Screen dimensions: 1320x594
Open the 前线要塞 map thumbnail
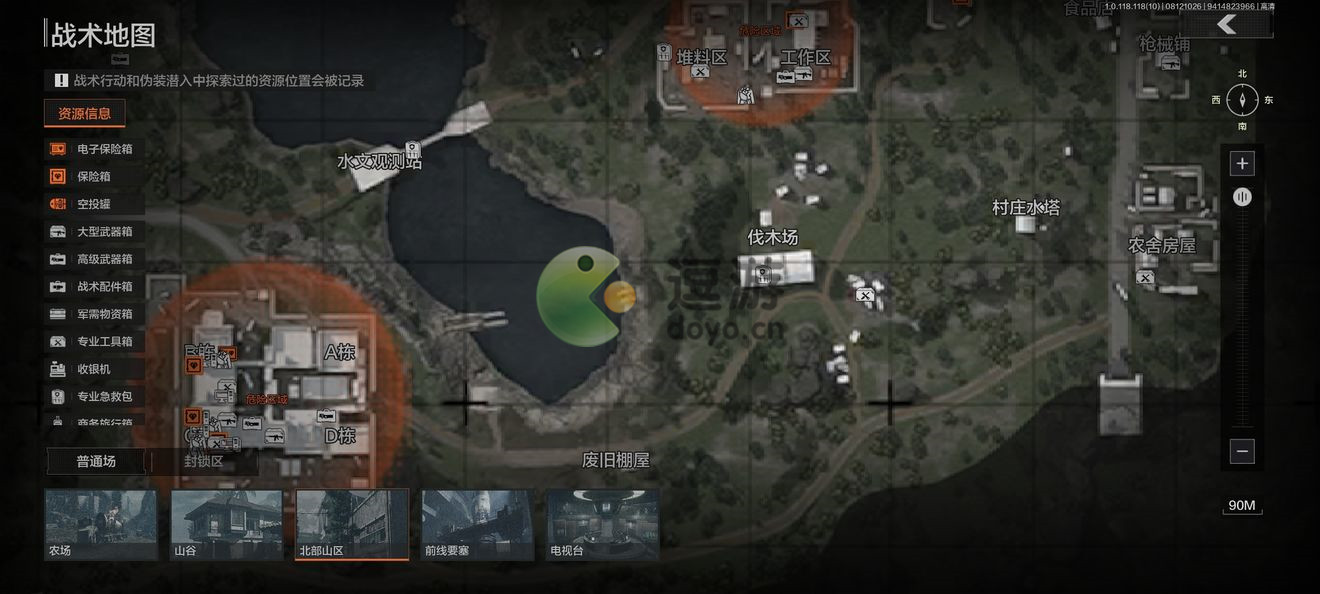[x=477, y=523]
